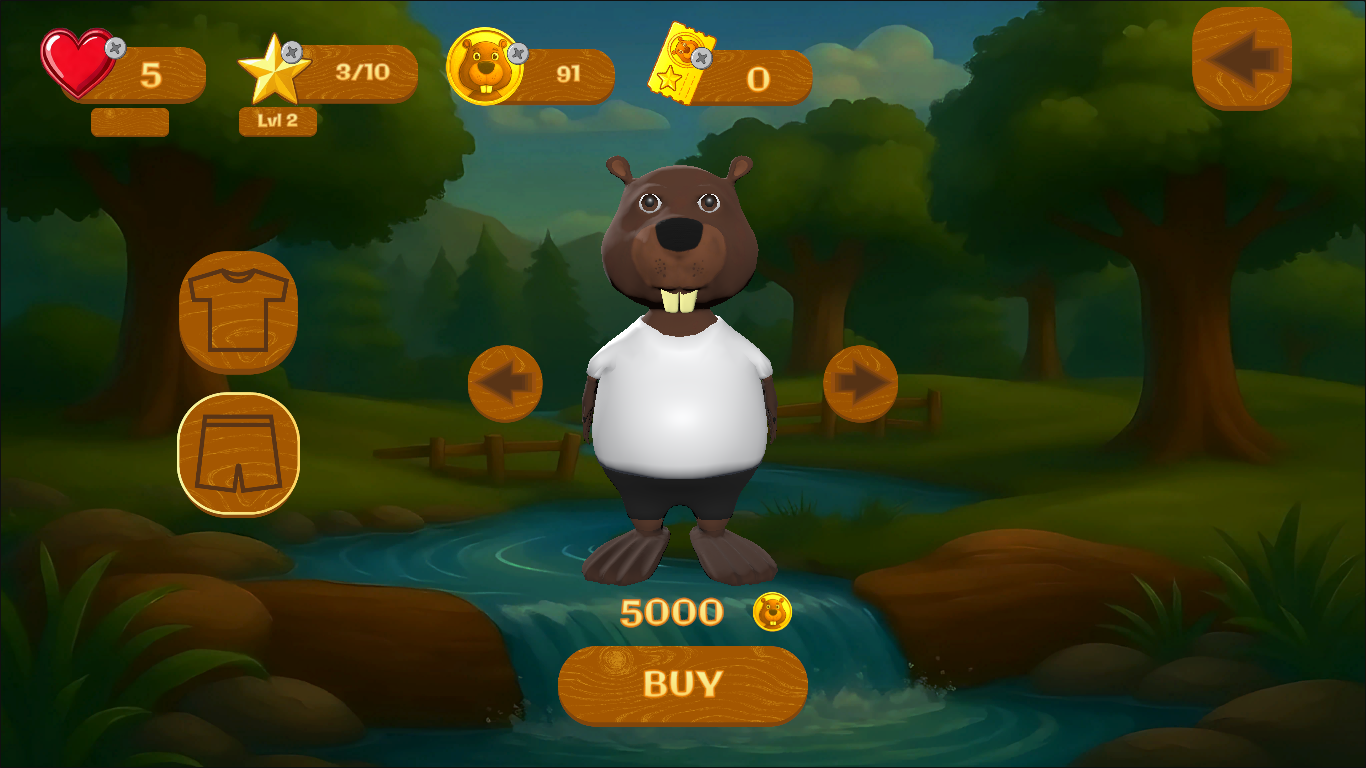Browse to the previous outfit with the left arrow
The width and height of the screenshot is (1366, 768).
[505, 383]
